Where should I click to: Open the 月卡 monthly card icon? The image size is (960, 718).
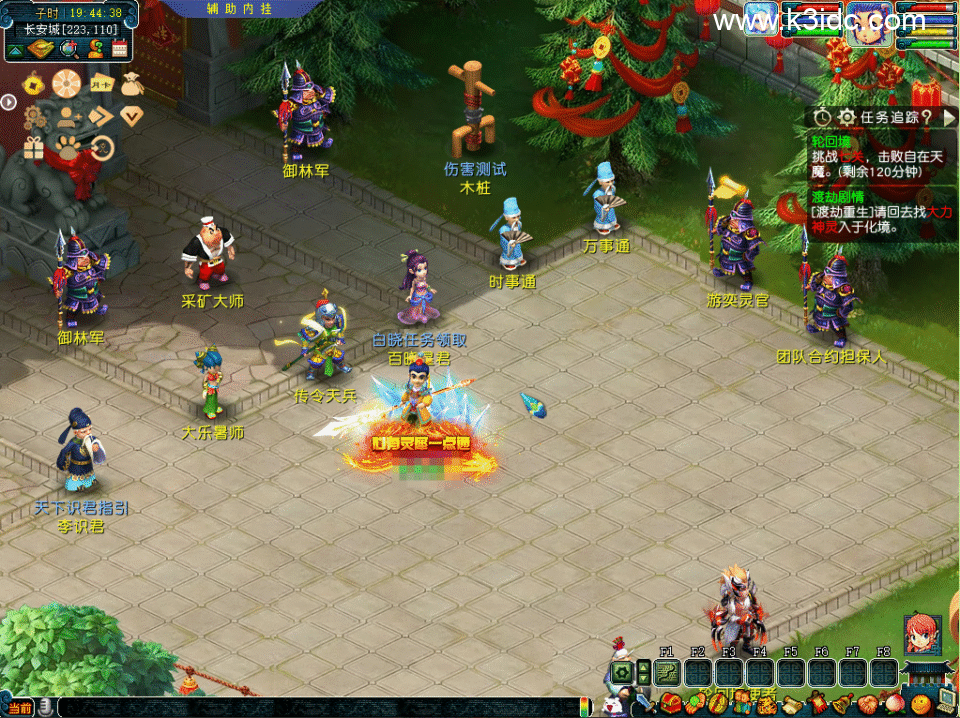[x=101, y=84]
